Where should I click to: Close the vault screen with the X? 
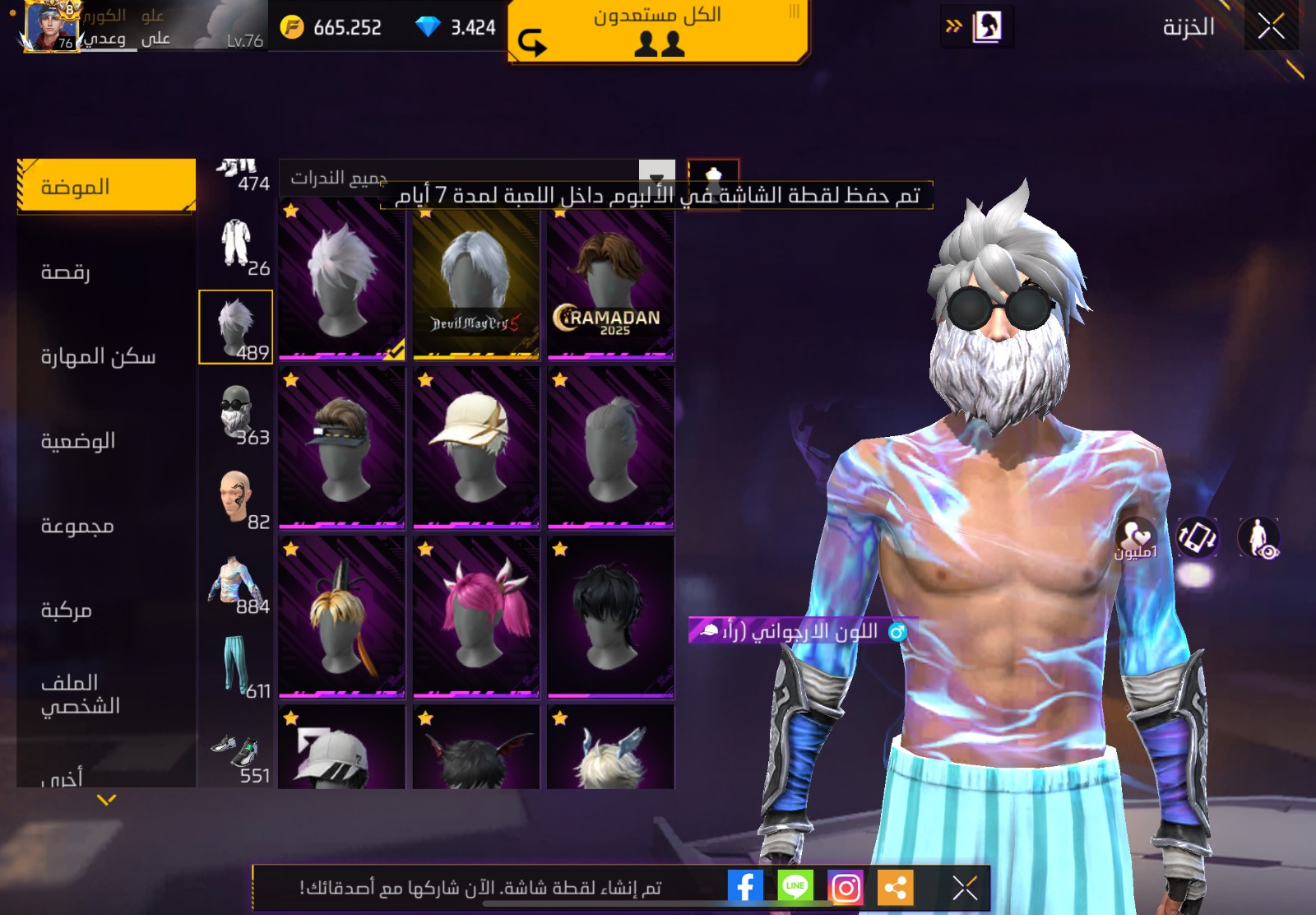pos(1271,26)
